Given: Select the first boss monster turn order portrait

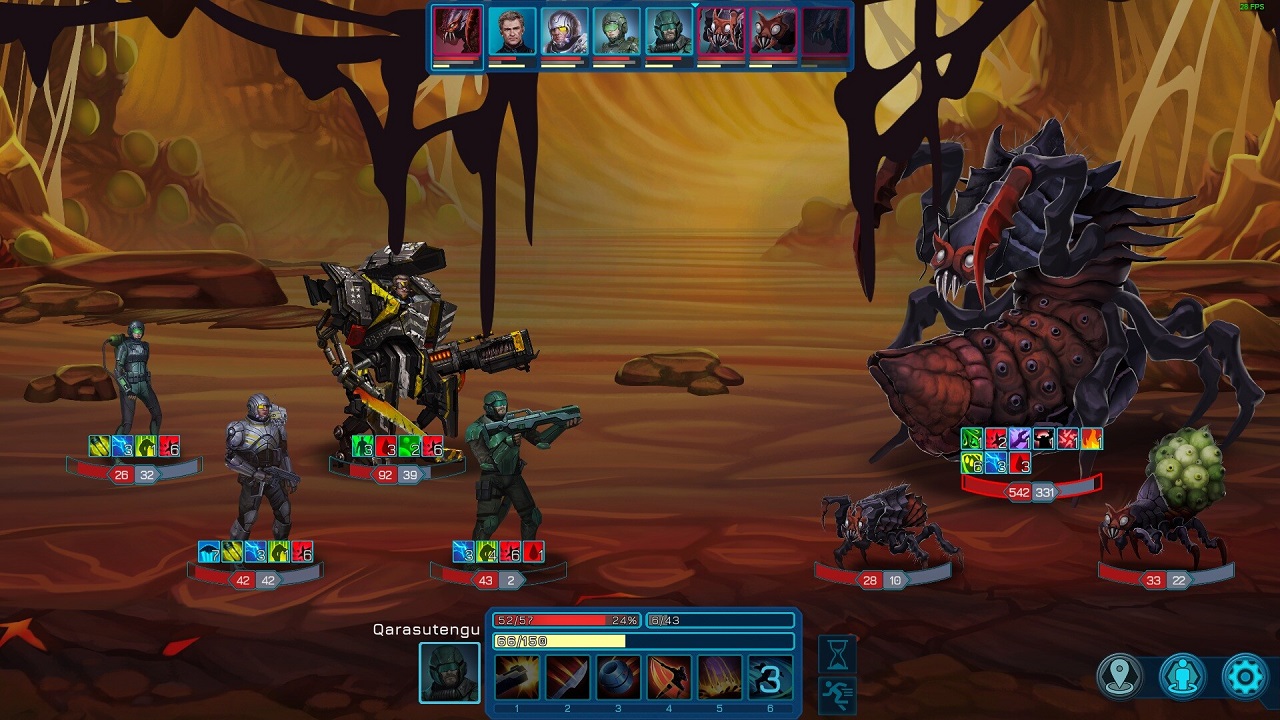Looking at the screenshot, I should (x=457, y=32).
